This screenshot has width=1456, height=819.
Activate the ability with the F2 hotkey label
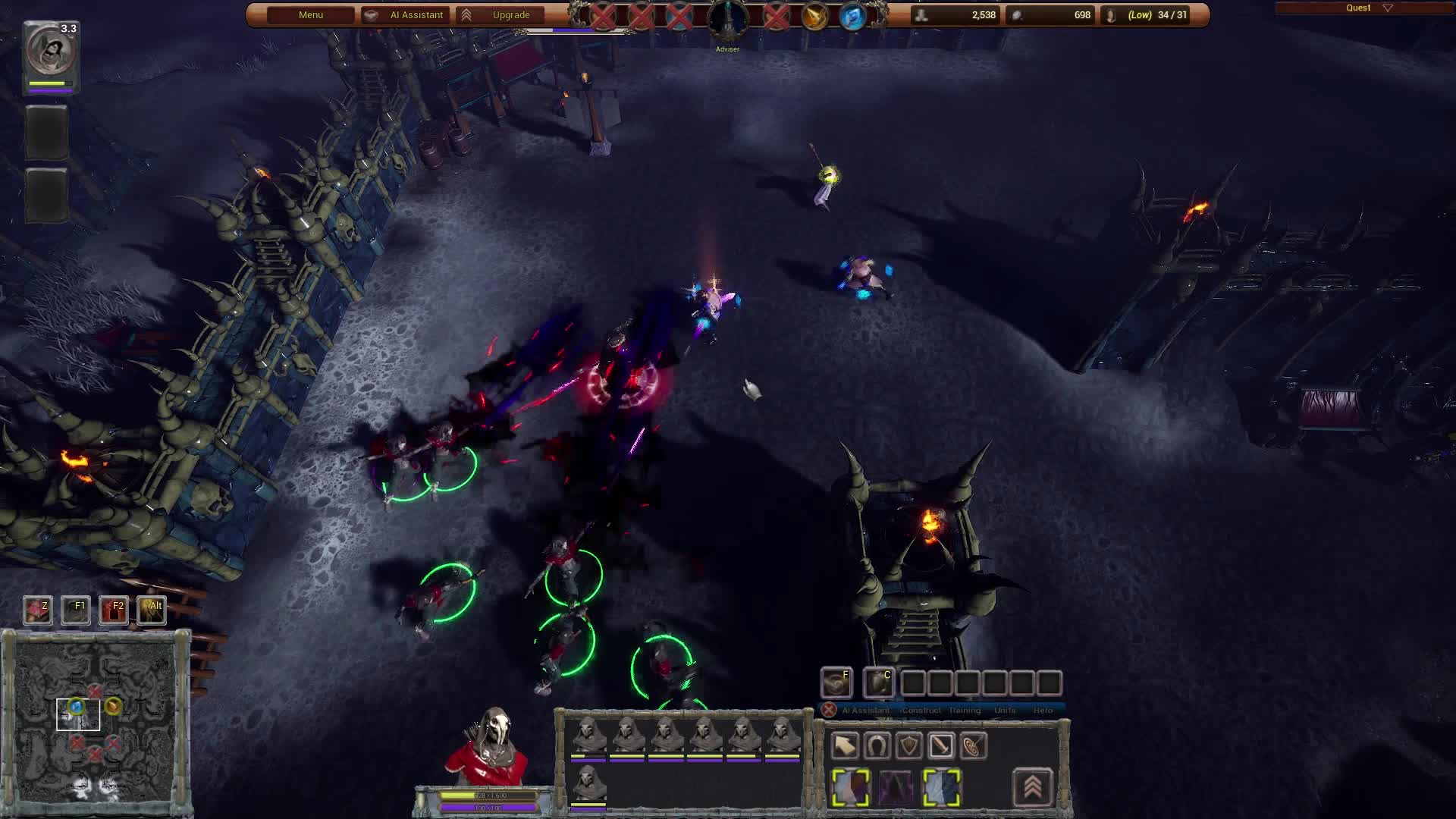(x=114, y=610)
